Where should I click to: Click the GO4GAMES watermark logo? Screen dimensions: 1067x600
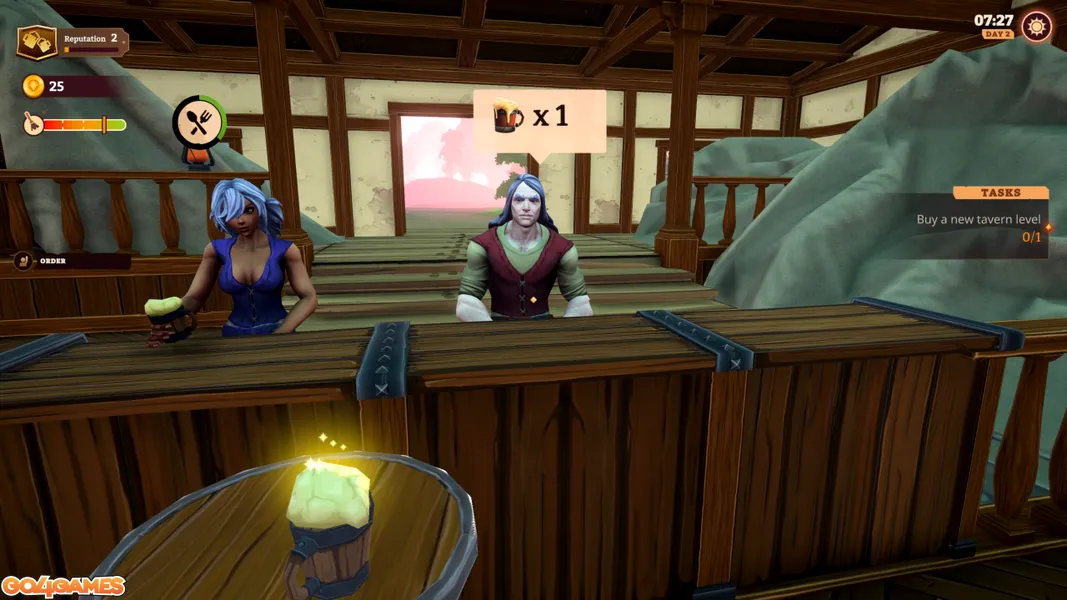pos(63,586)
